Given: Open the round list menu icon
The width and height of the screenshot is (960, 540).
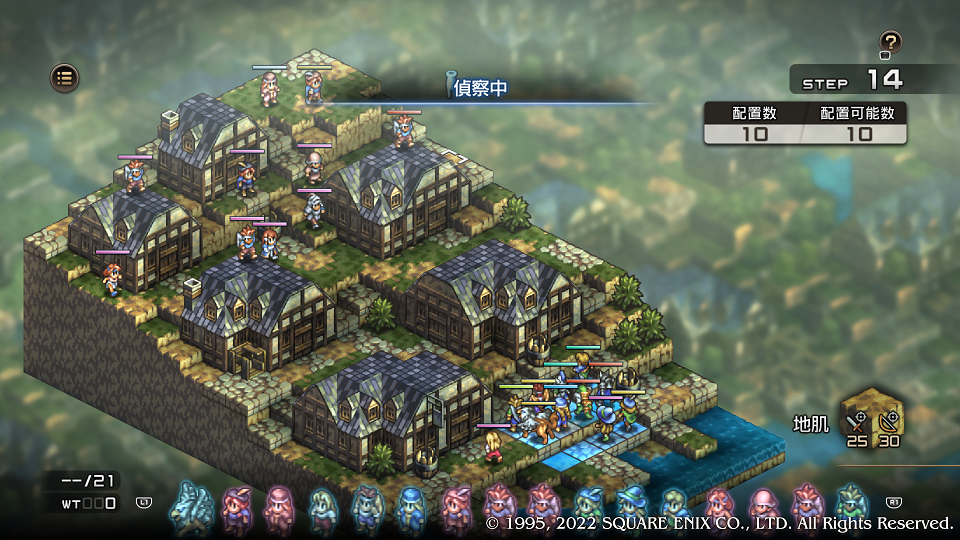Looking at the screenshot, I should click(65, 77).
